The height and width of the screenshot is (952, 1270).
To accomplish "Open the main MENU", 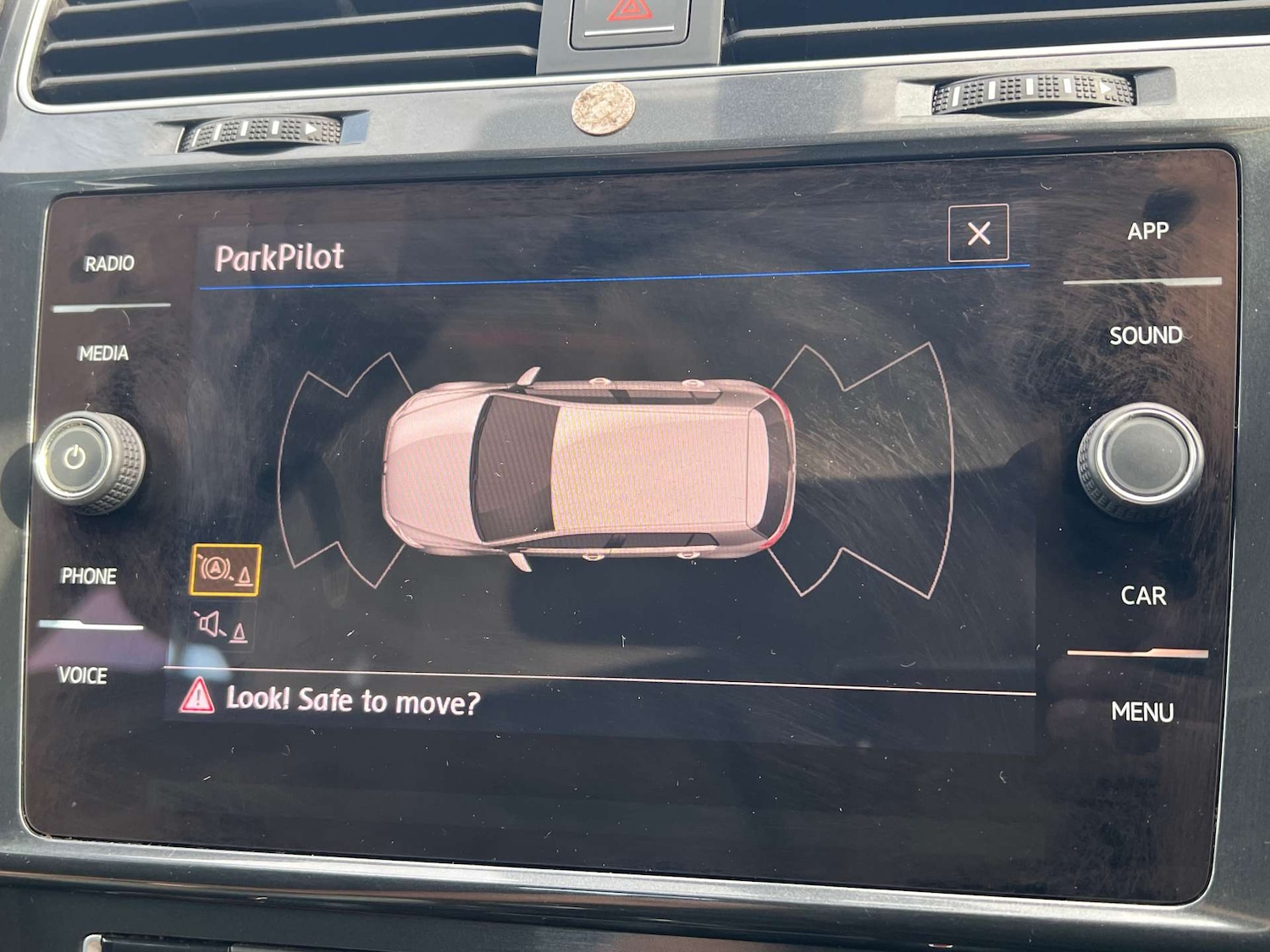I will [1142, 712].
